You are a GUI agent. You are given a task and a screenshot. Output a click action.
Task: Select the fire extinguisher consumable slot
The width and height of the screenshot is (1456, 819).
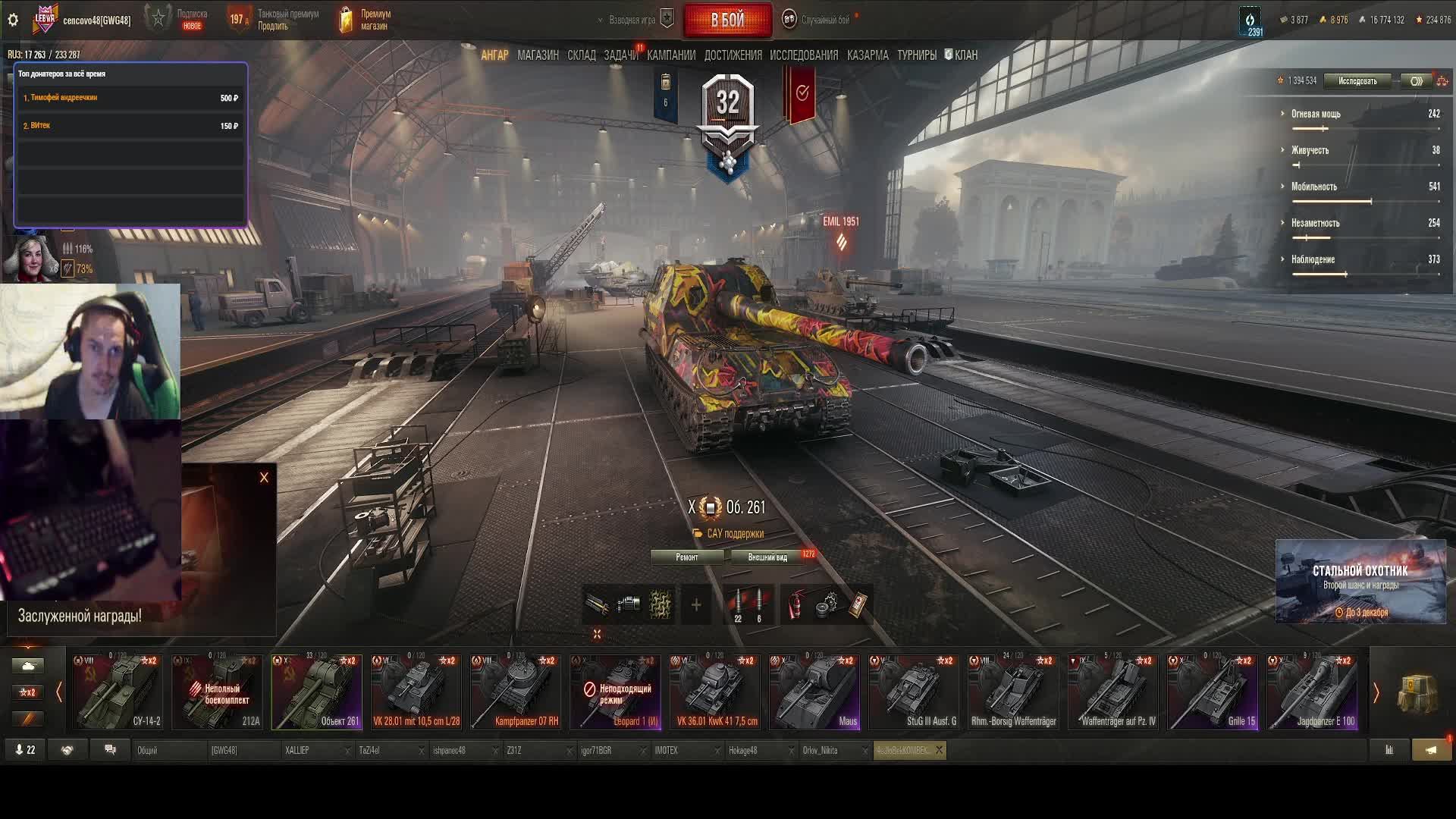tap(795, 606)
